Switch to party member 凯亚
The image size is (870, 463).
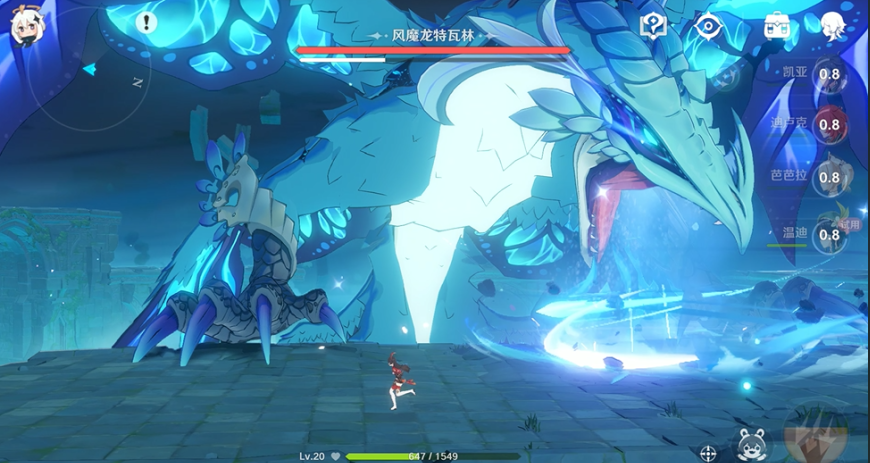point(828,74)
